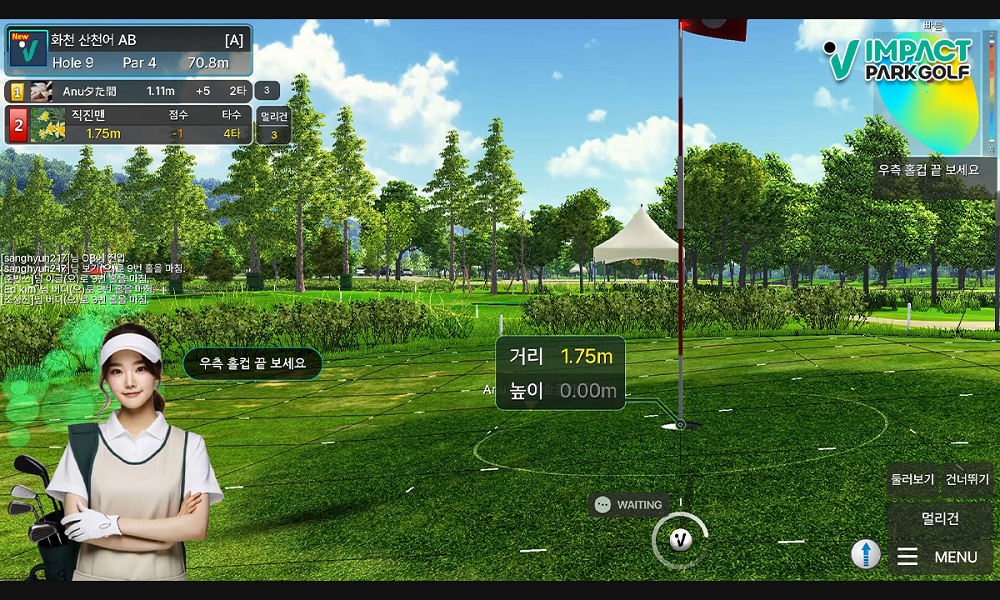Click the WAITING status chat bubble
The image size is (1000, 600).
pyautogui.click(x=628, y=505)
